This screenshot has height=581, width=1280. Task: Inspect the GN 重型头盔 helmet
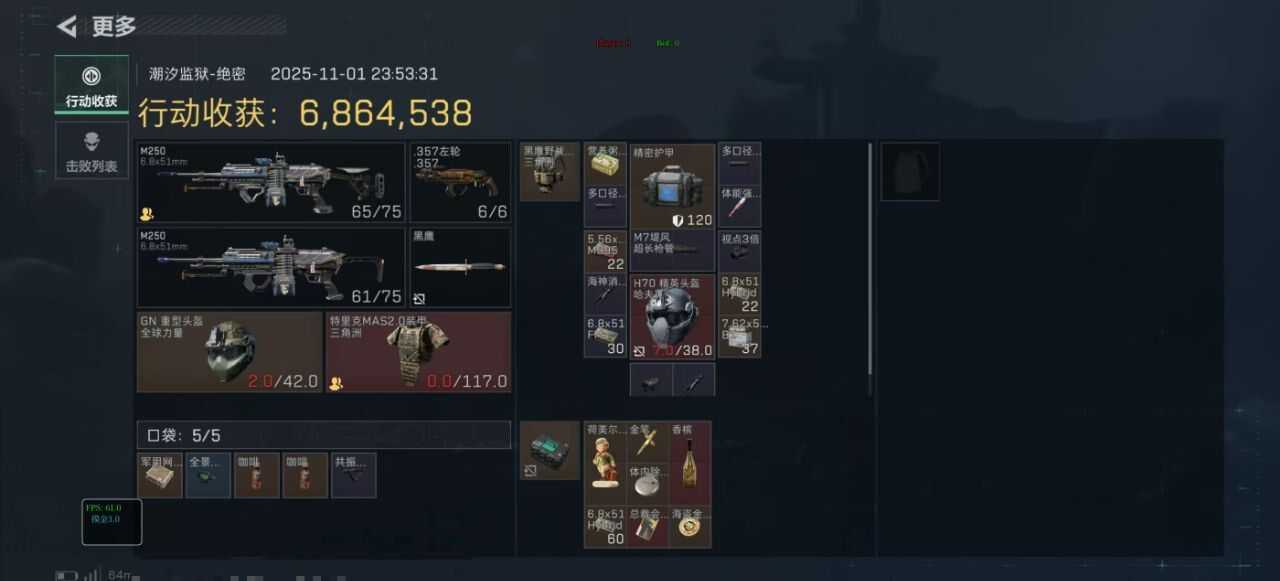tap(230, 351)
